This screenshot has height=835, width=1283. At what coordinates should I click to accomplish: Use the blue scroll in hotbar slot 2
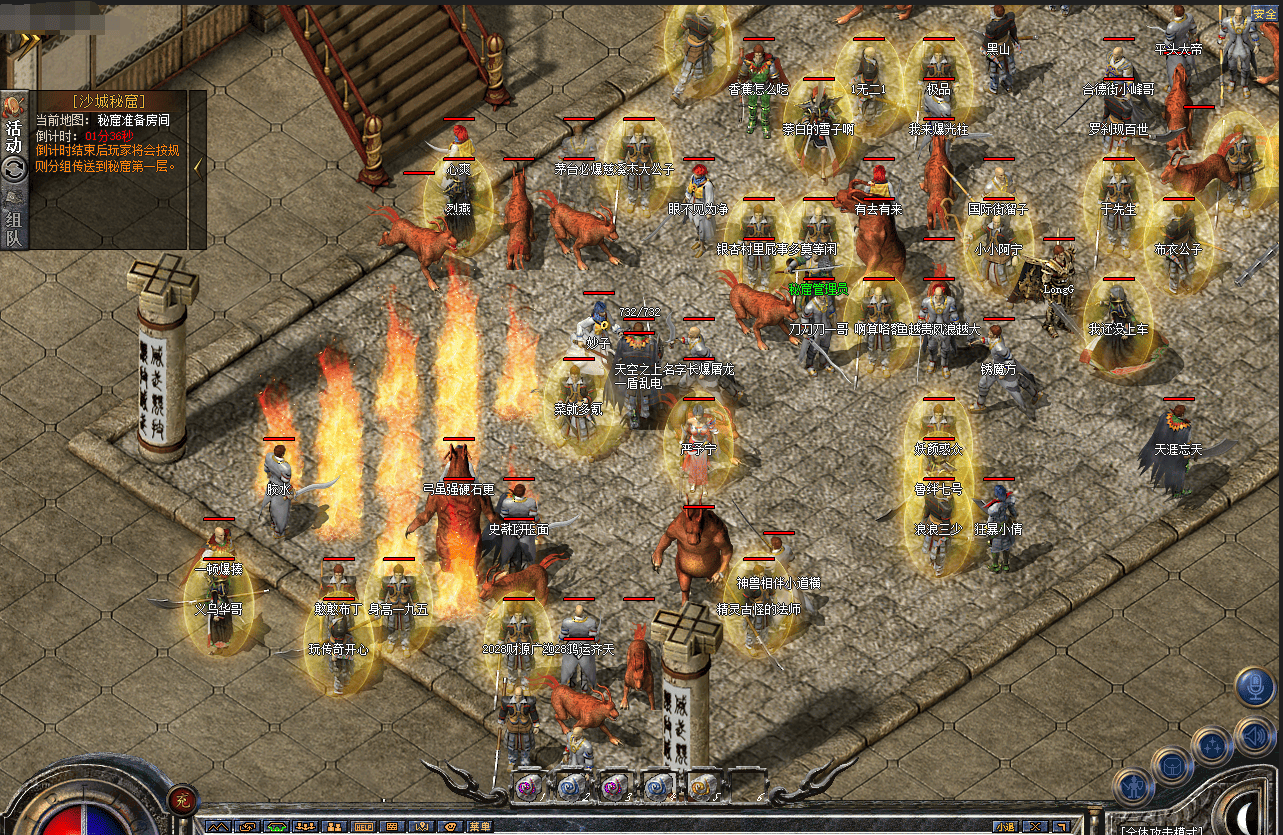coord(570,785)
